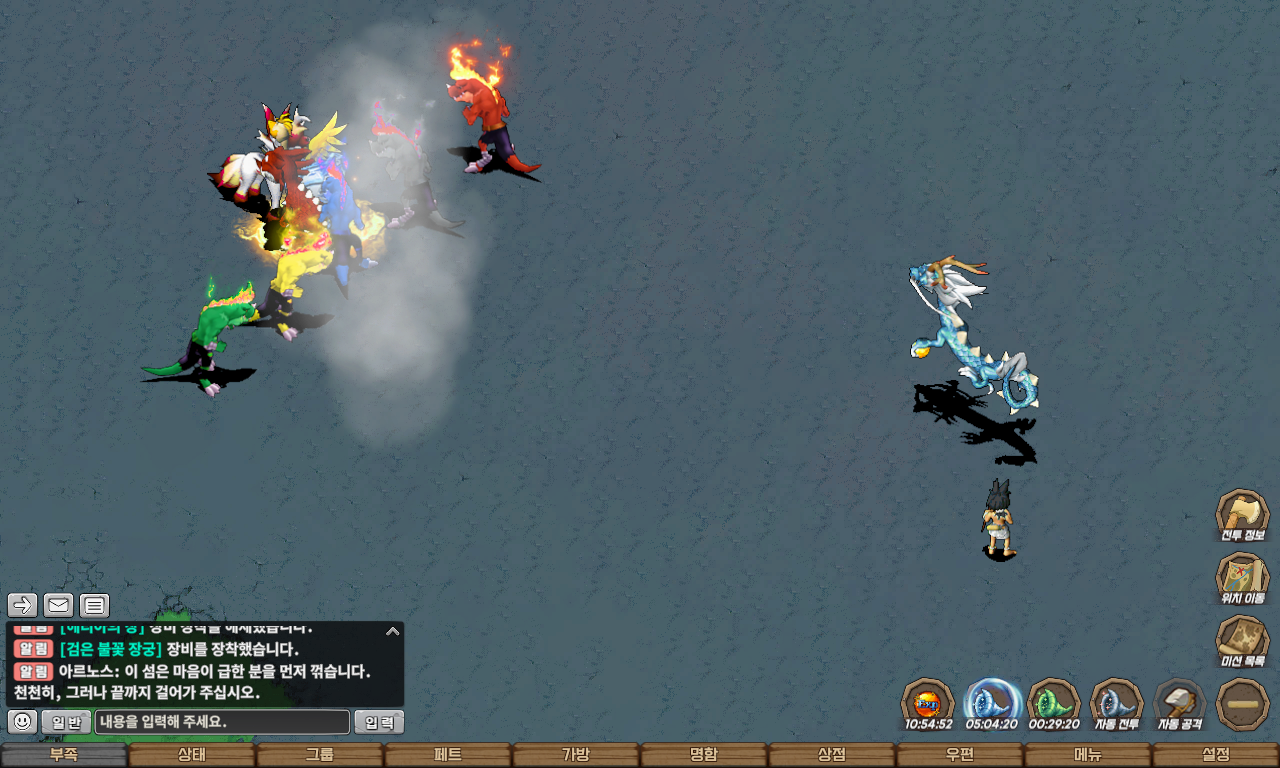Click the chat message input field
This screenshot has height=768, width=1280.
tap(222, 722)
